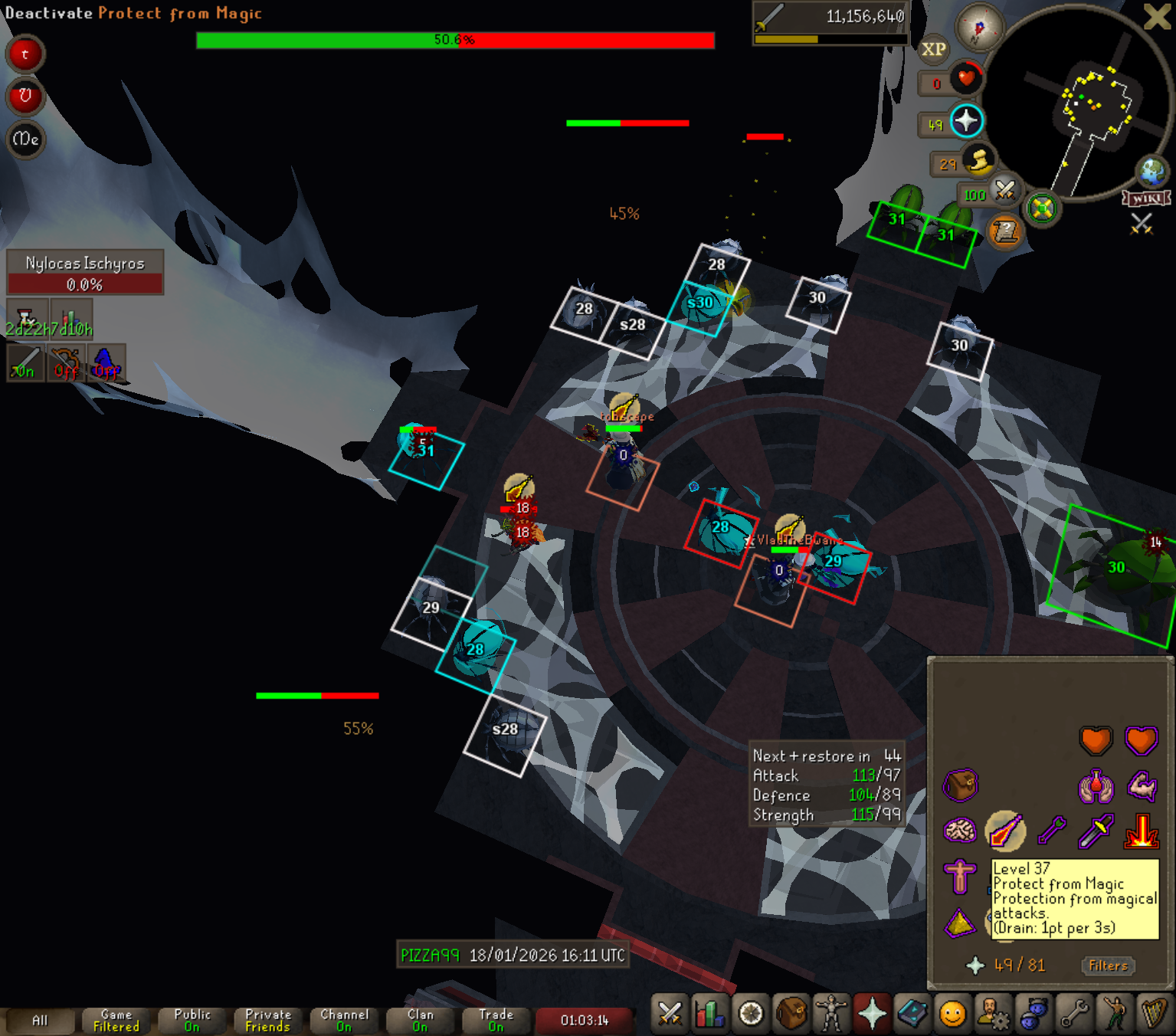Switch to the Skills tab
Viewport: 1176px width, 1036px height.
710,1014
